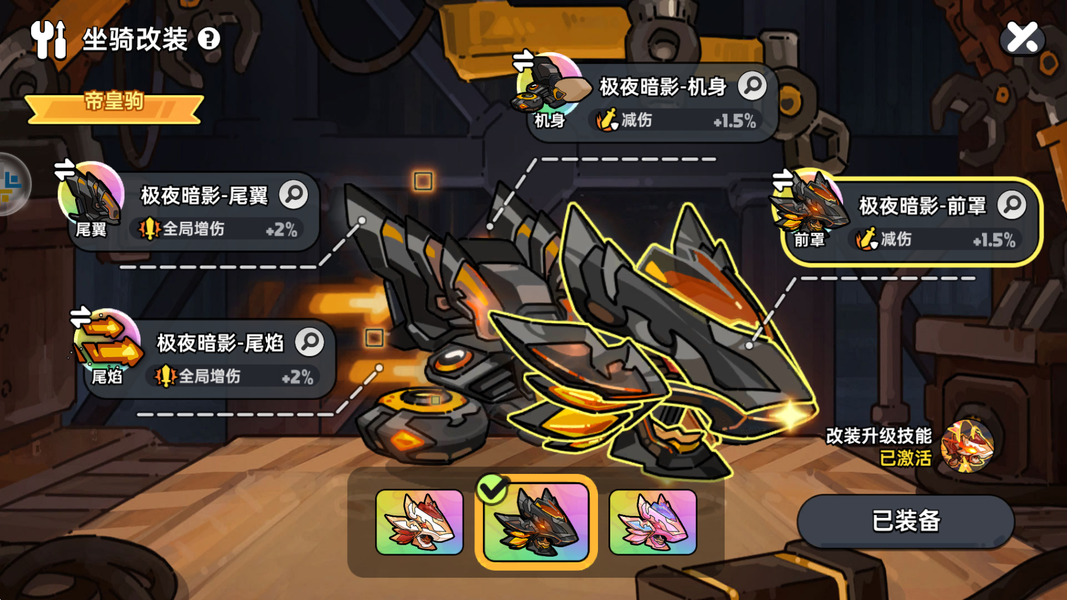Close the mount modification screen
This screenshot has height=600, width=1067.
(1022, 38)
